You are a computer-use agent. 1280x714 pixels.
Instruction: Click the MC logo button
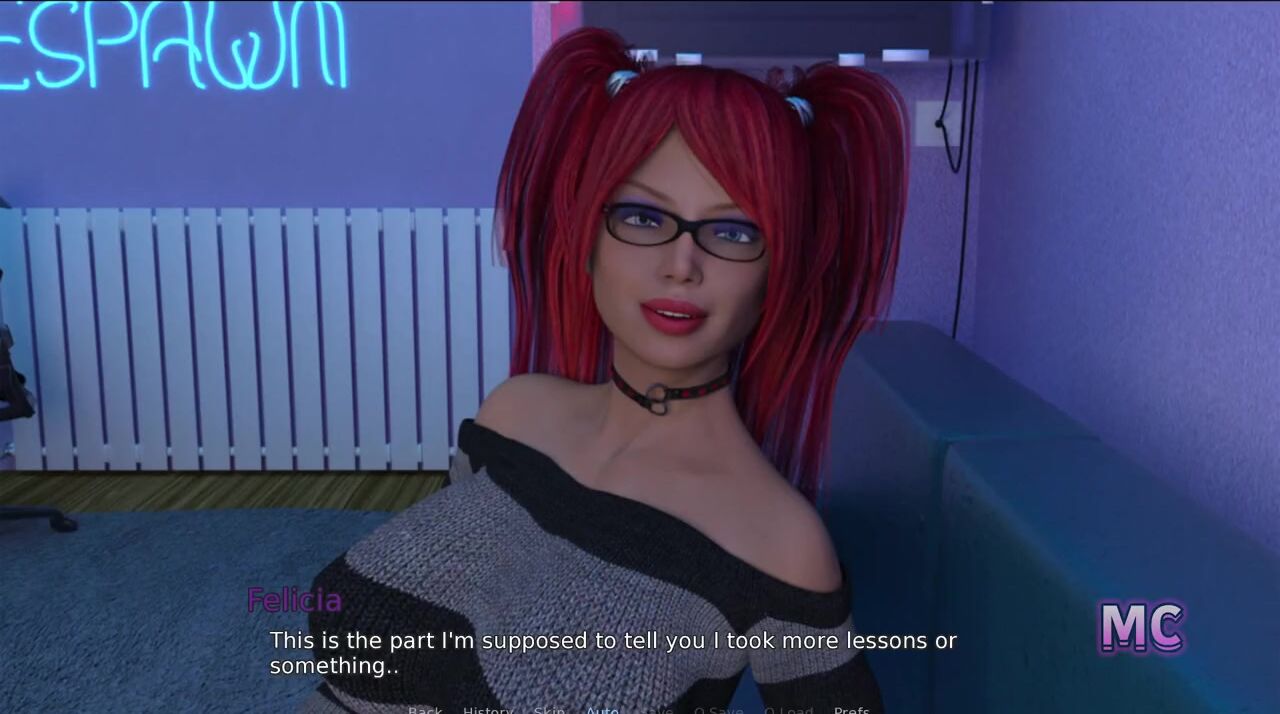click(1141, 628)
